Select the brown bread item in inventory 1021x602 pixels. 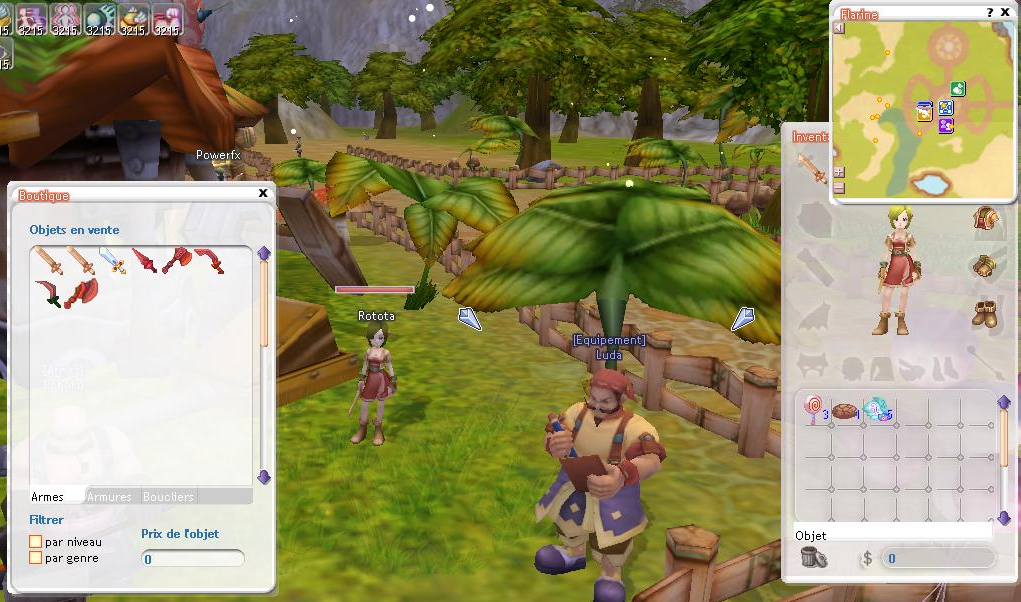pyautogui.click(x=846, y=410)
